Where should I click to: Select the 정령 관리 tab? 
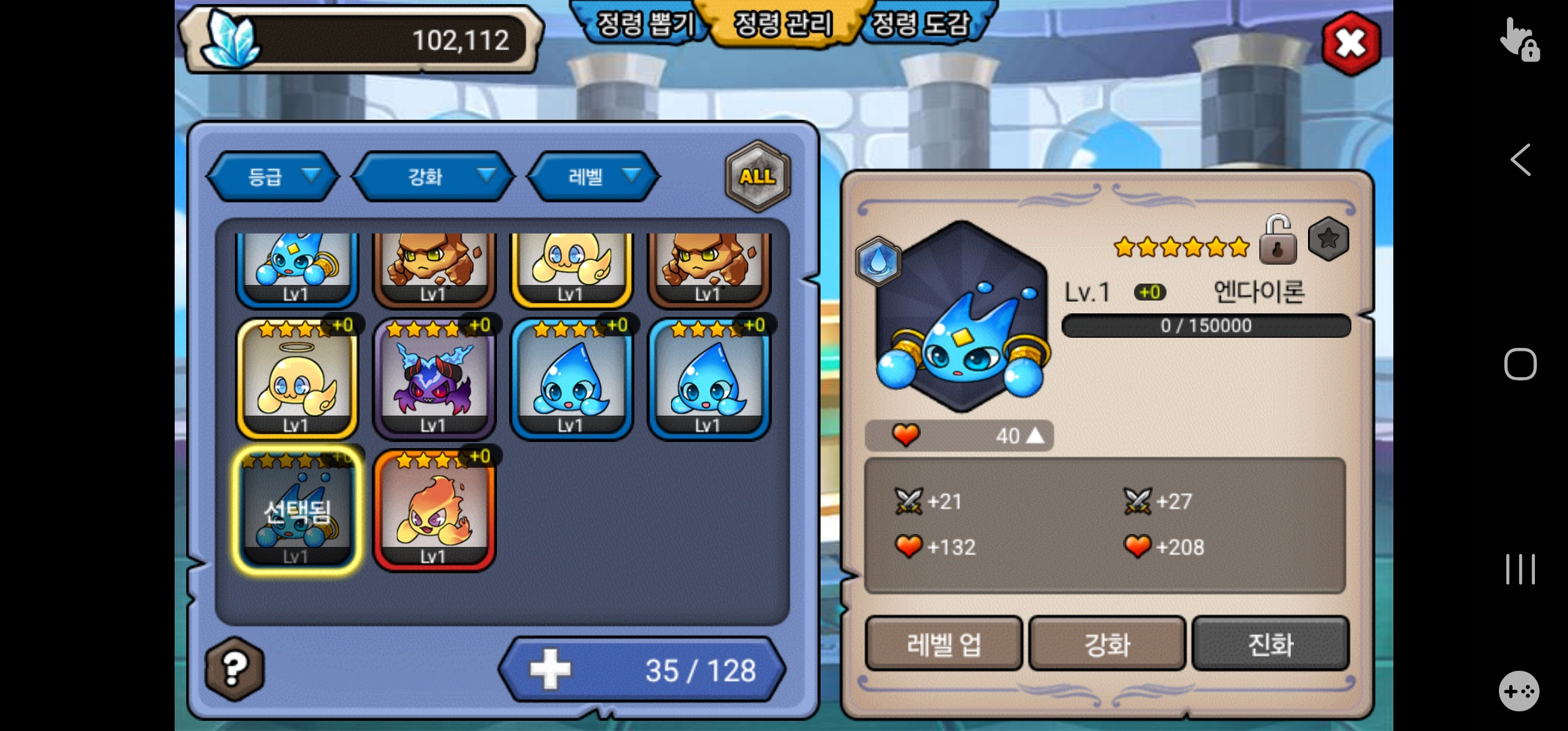783,25
